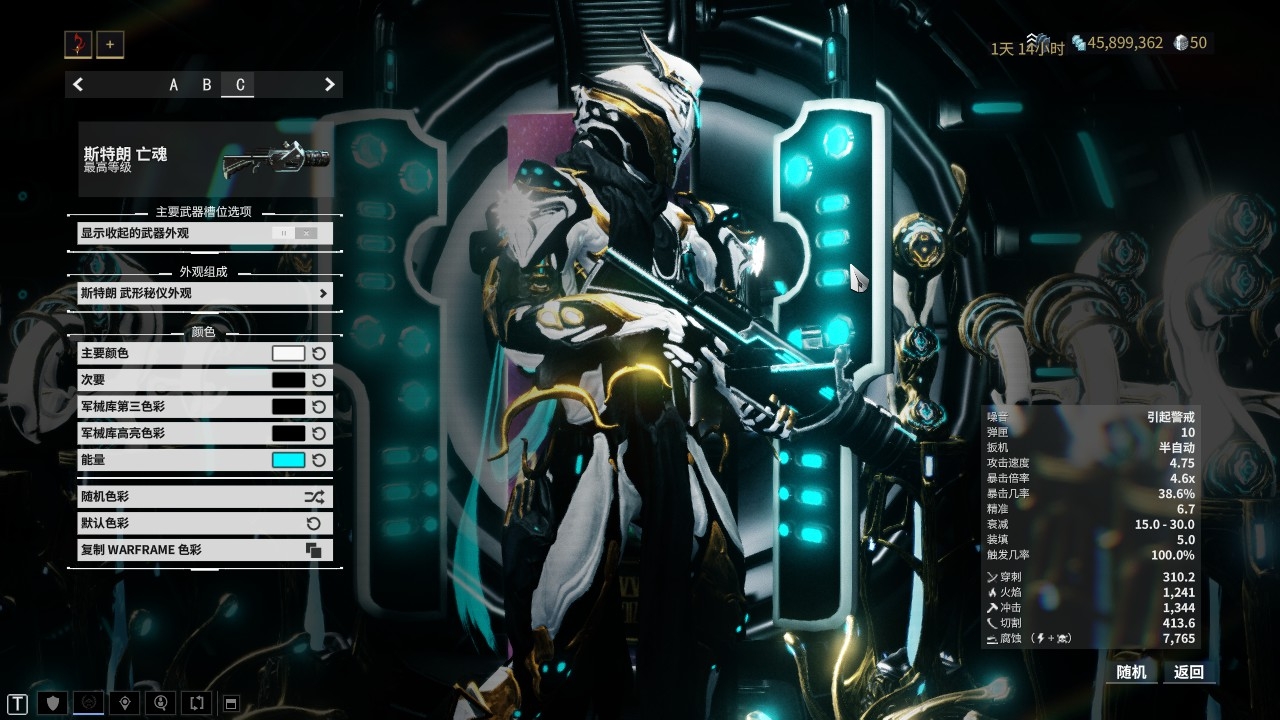Viewport: 1280px width, 720px height.
Task: Apply 随机色彩 random colors
Action: [x=205, y=496]
